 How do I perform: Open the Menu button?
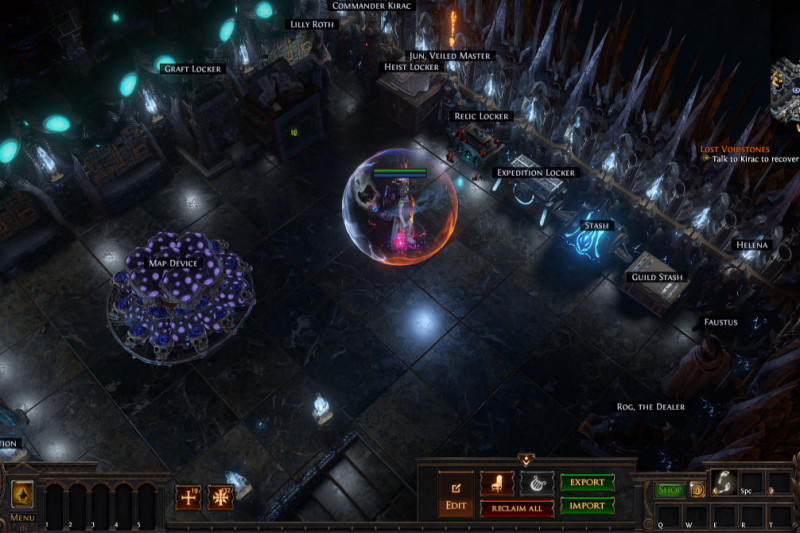coord(21,497)
